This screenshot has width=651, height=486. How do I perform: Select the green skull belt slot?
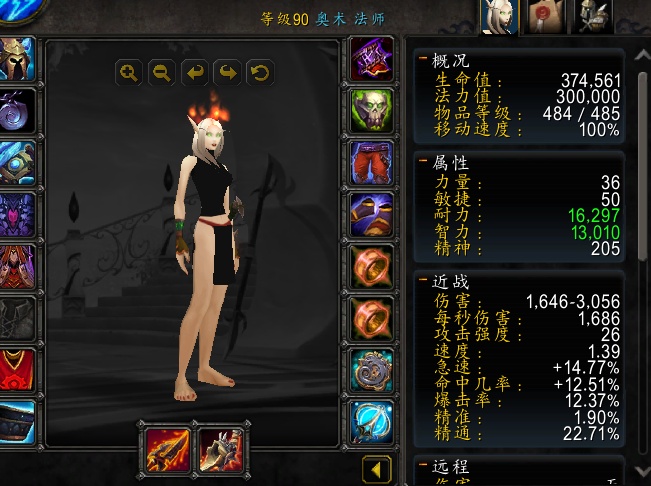click(371, 111)
